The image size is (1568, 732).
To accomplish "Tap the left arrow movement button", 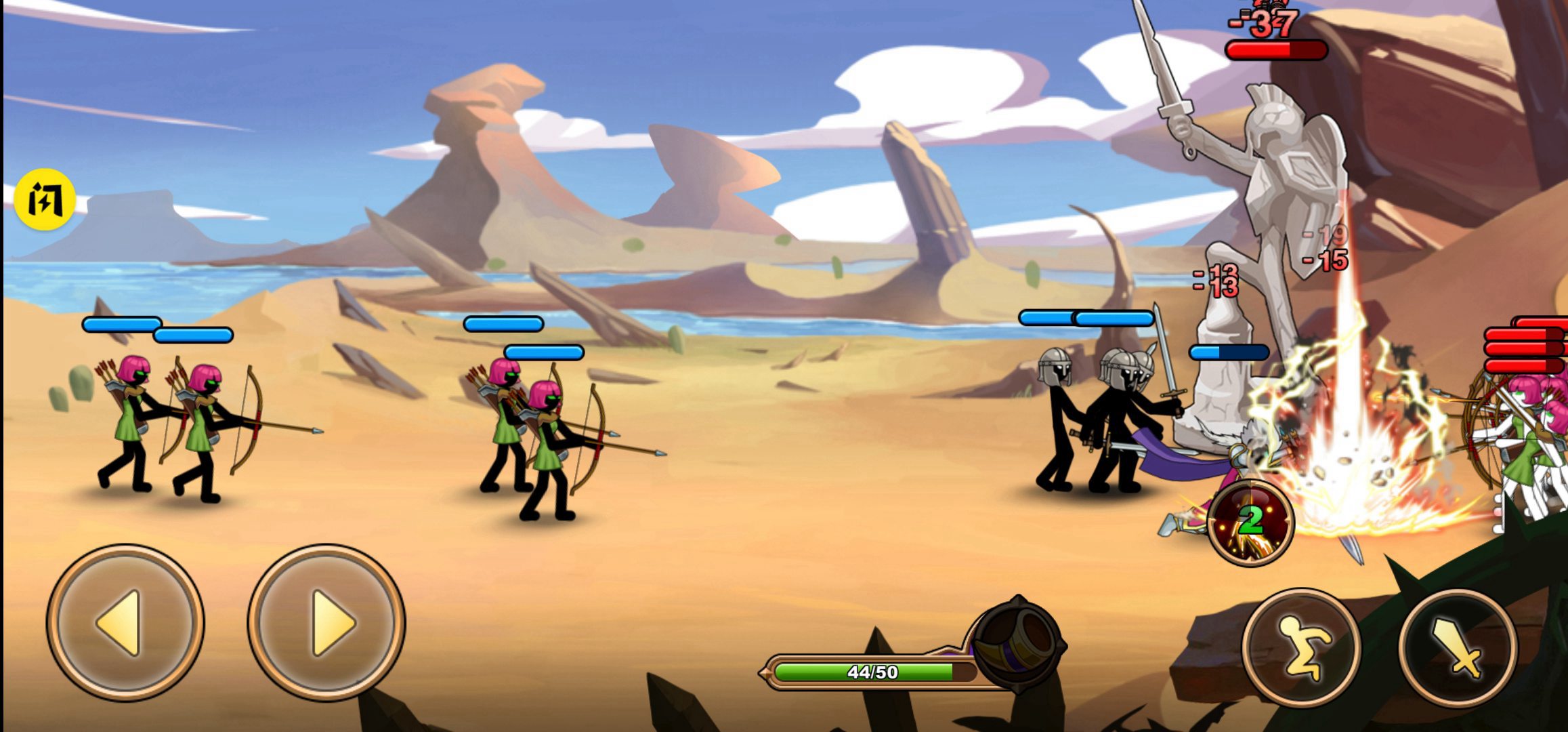I will point(125,622).
